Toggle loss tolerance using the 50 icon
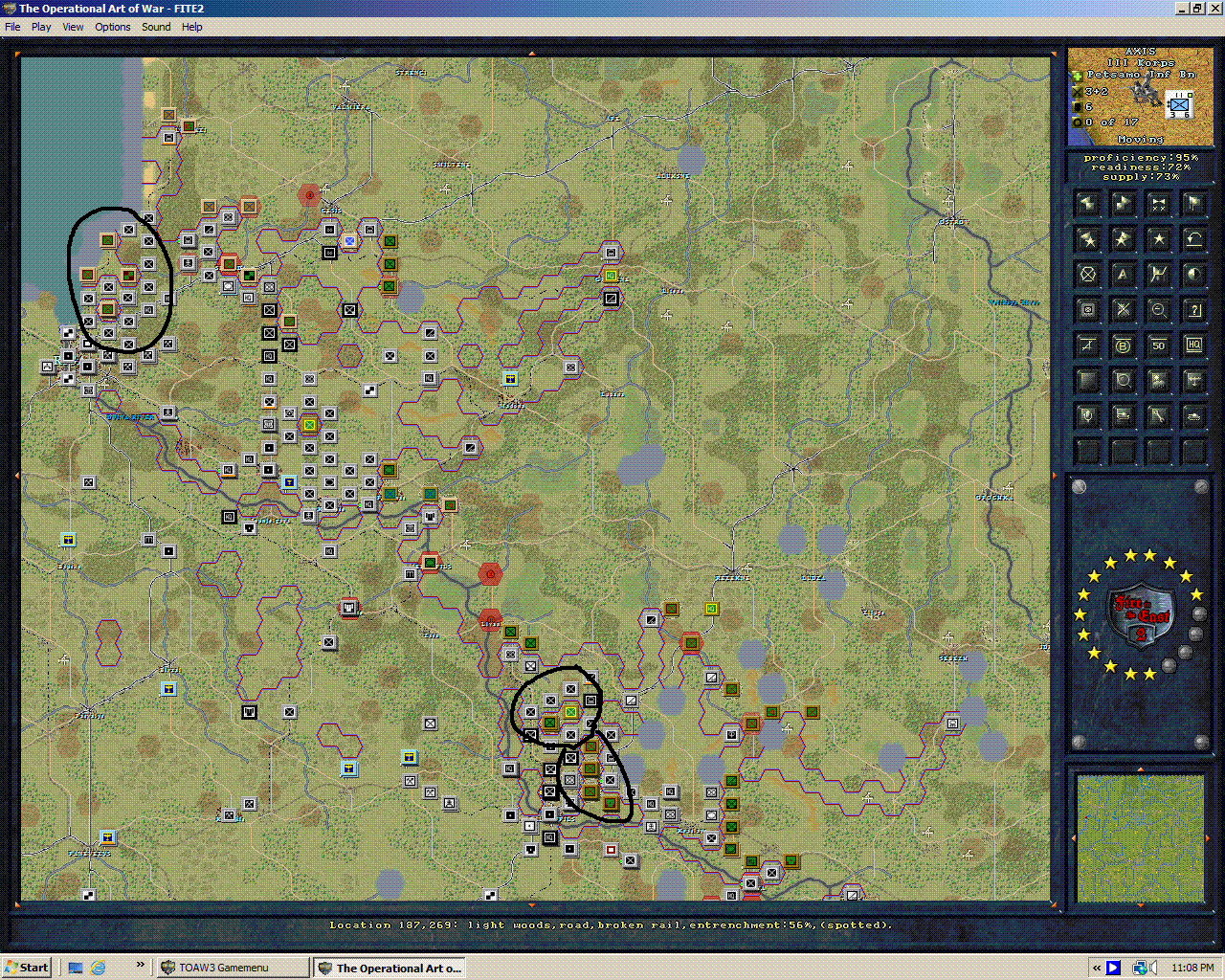The image size is (1225, 980). click(1158, 345)
